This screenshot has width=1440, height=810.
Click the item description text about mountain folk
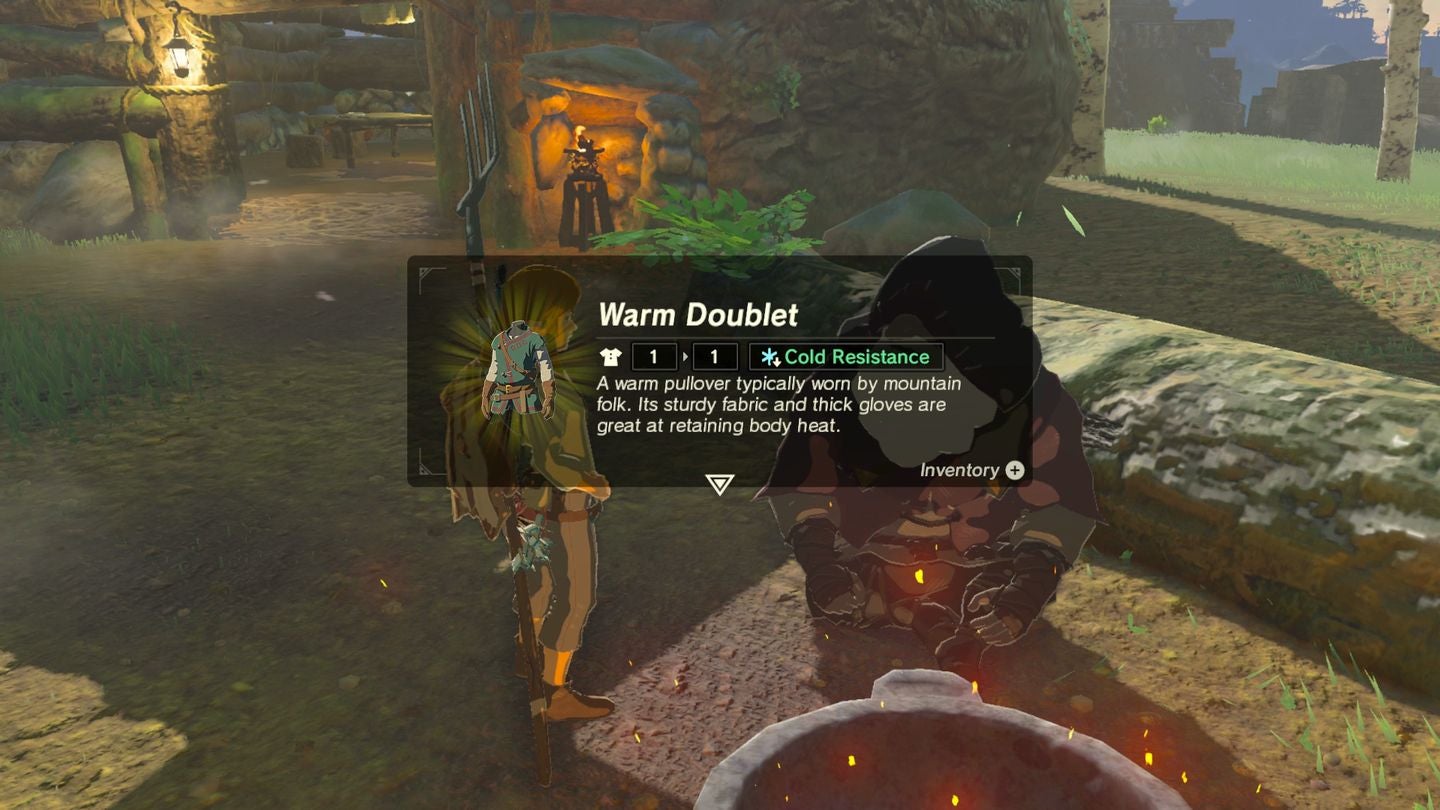click(778, 404)
